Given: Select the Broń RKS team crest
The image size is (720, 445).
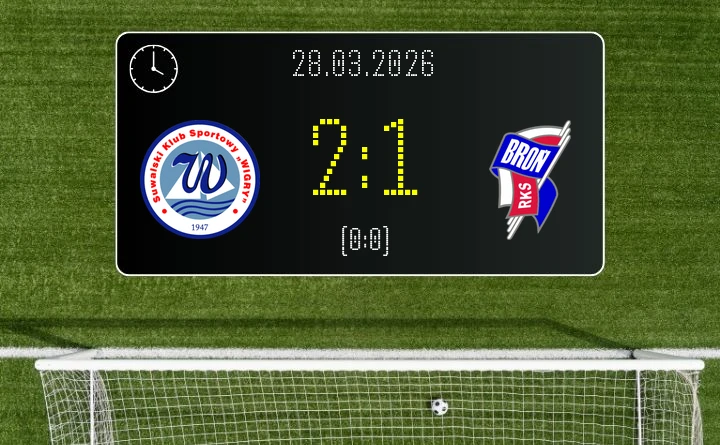Looking at the screenshot, I should tap(530, 180).
